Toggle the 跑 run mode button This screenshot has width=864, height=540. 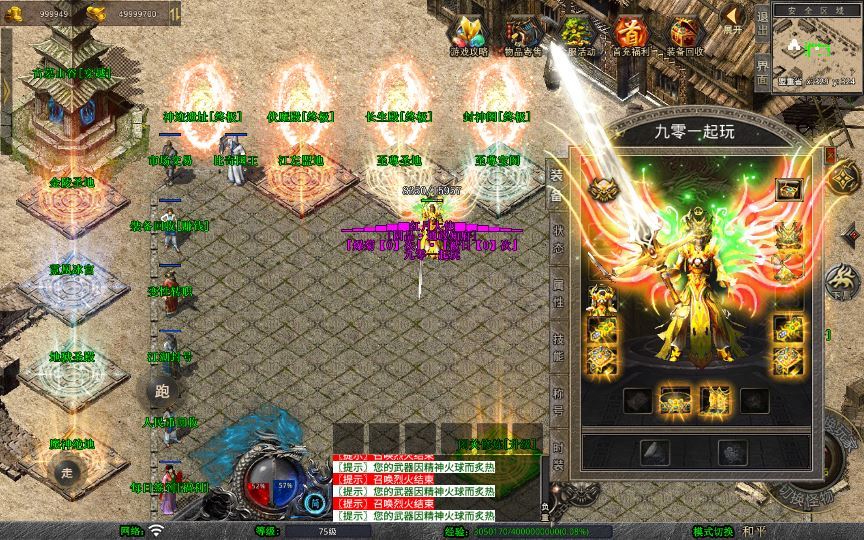[x=163, y=391]
